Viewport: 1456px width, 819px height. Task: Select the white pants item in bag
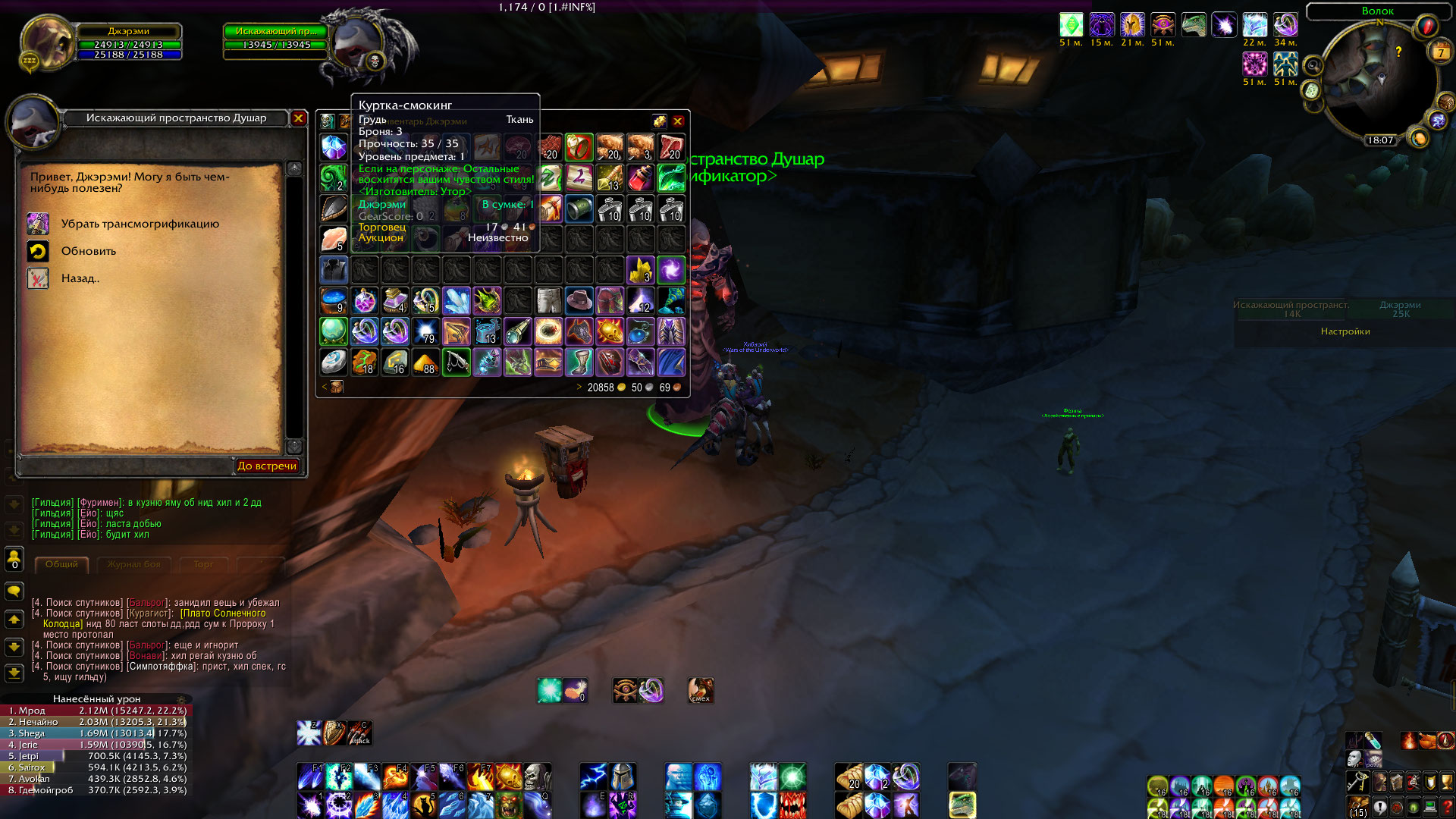(548, 300)
